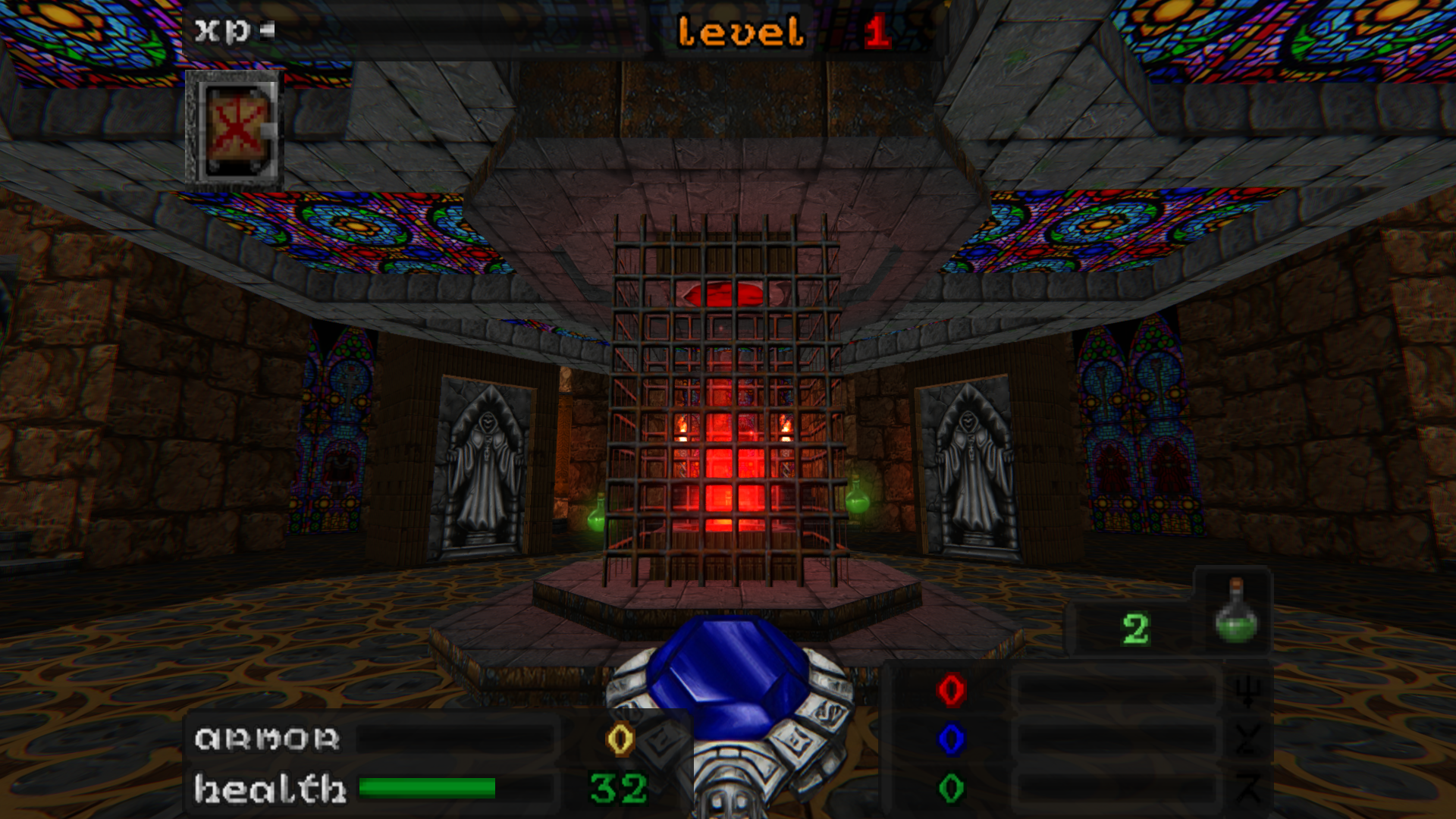Select the xp label in the top bar
Image resolution: width=1456 pixels, height=819 pixels.
(x=221, y=30)
